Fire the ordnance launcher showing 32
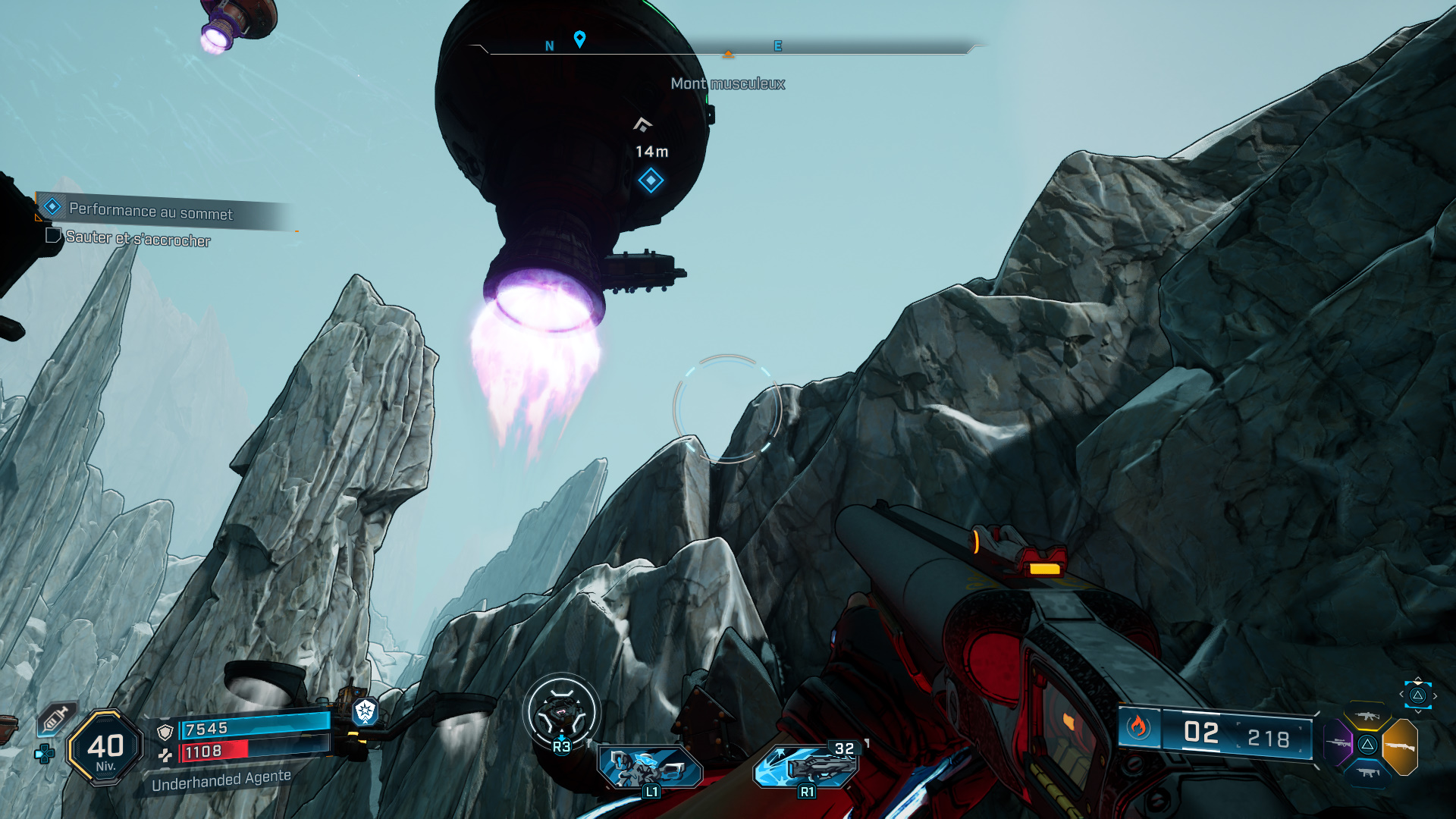This screenshot has height=819, width=1456. [x=806, y=766]
